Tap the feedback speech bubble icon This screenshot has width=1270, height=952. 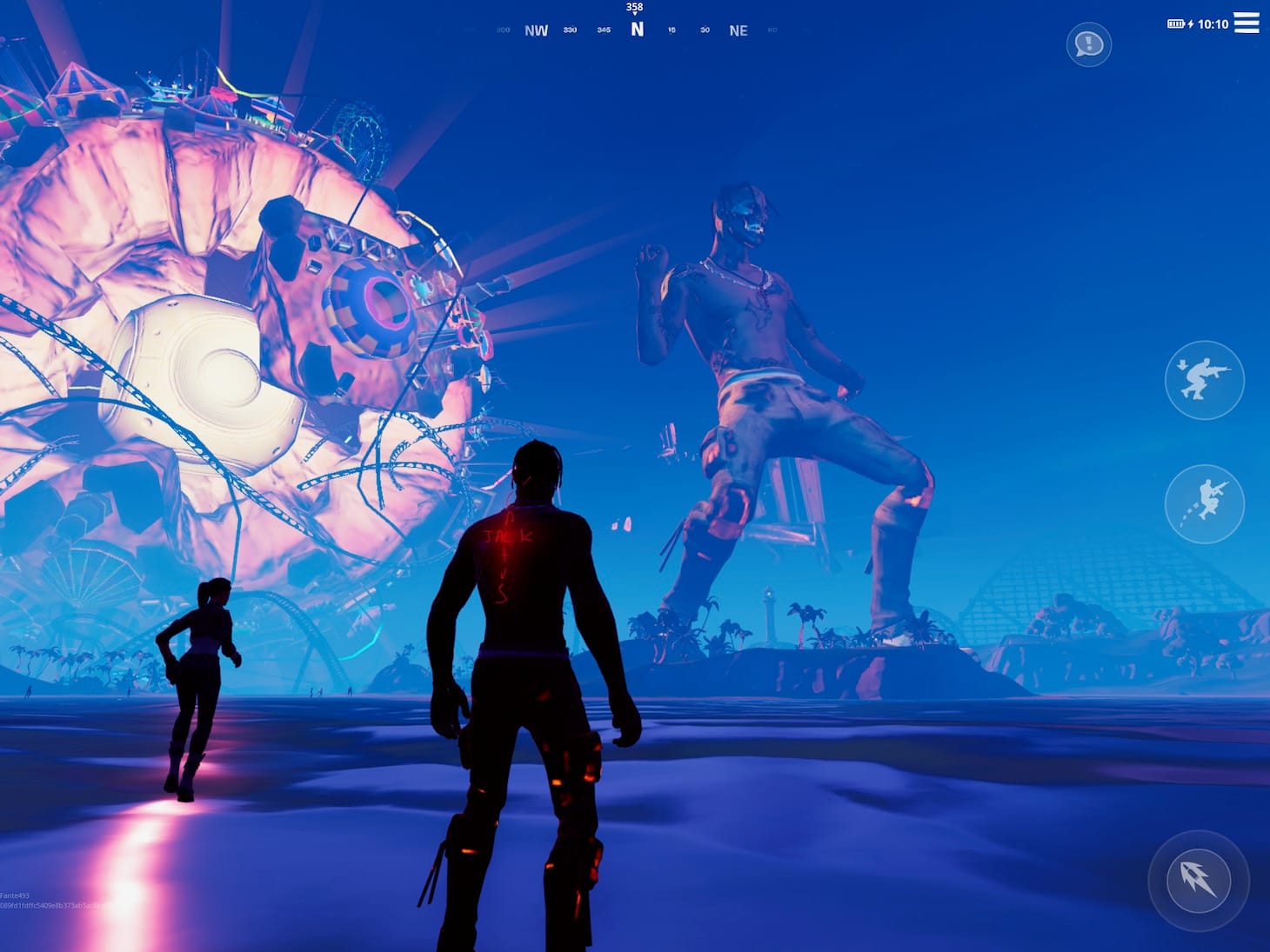click(x=1088, y=44)
